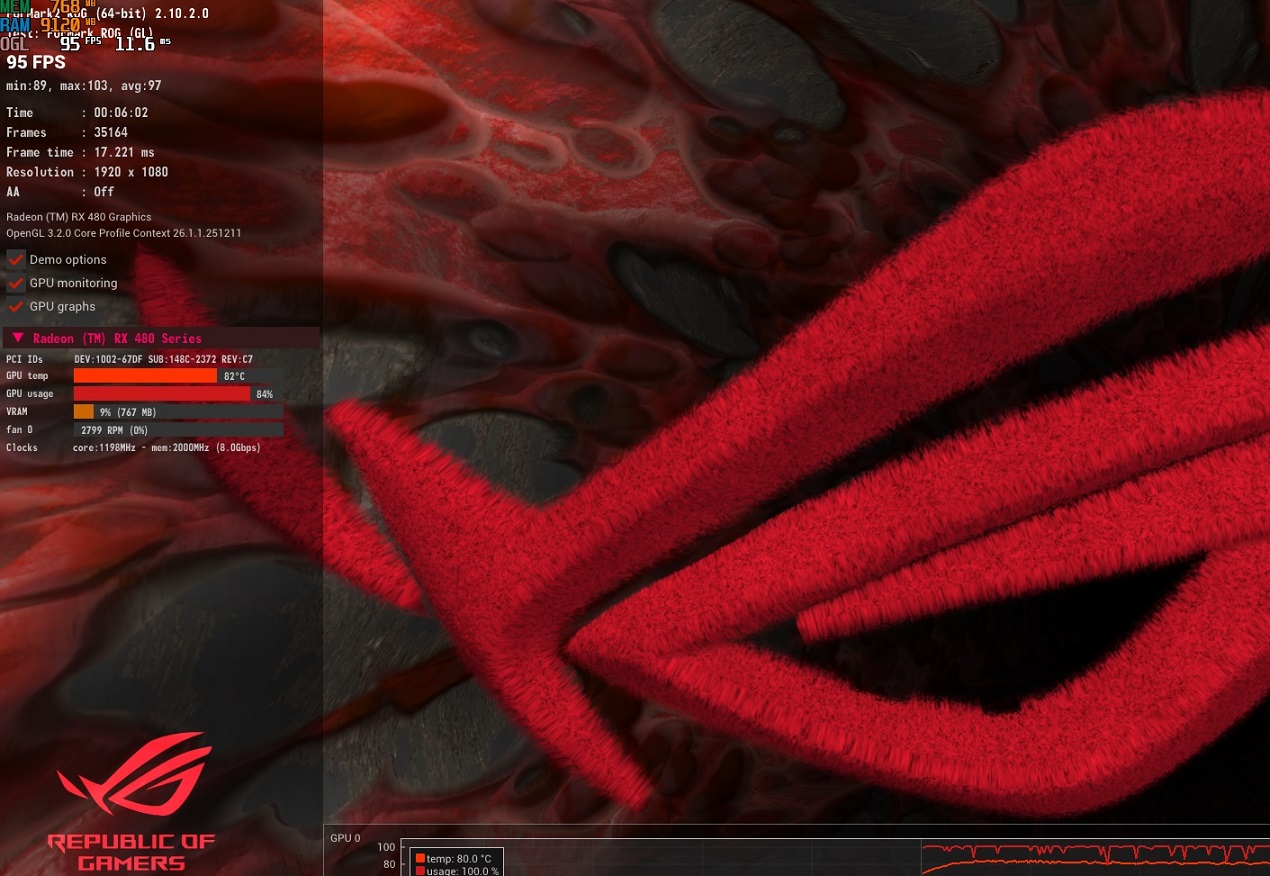Viewport: 1270px width, 876px height.
Task: Disable the GPU graphs checkbox
Action: 16,307
